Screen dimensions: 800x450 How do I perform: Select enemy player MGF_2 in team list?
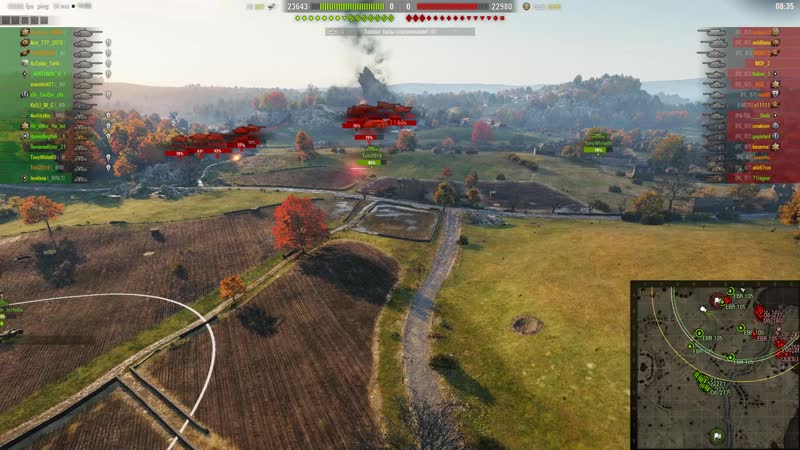point(758,63)
